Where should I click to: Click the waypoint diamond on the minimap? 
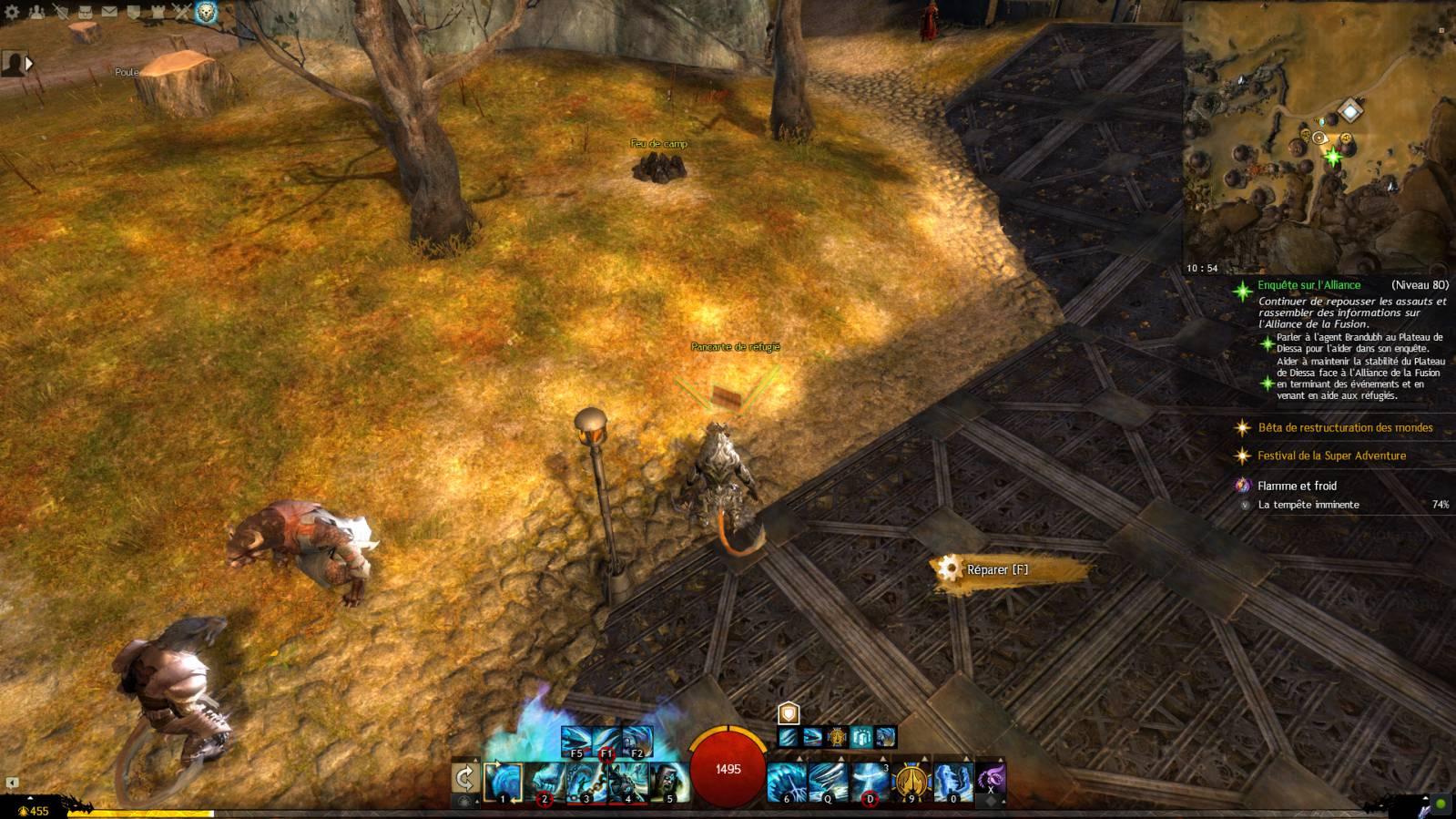pyautogui.click(x=1349, y=112)
